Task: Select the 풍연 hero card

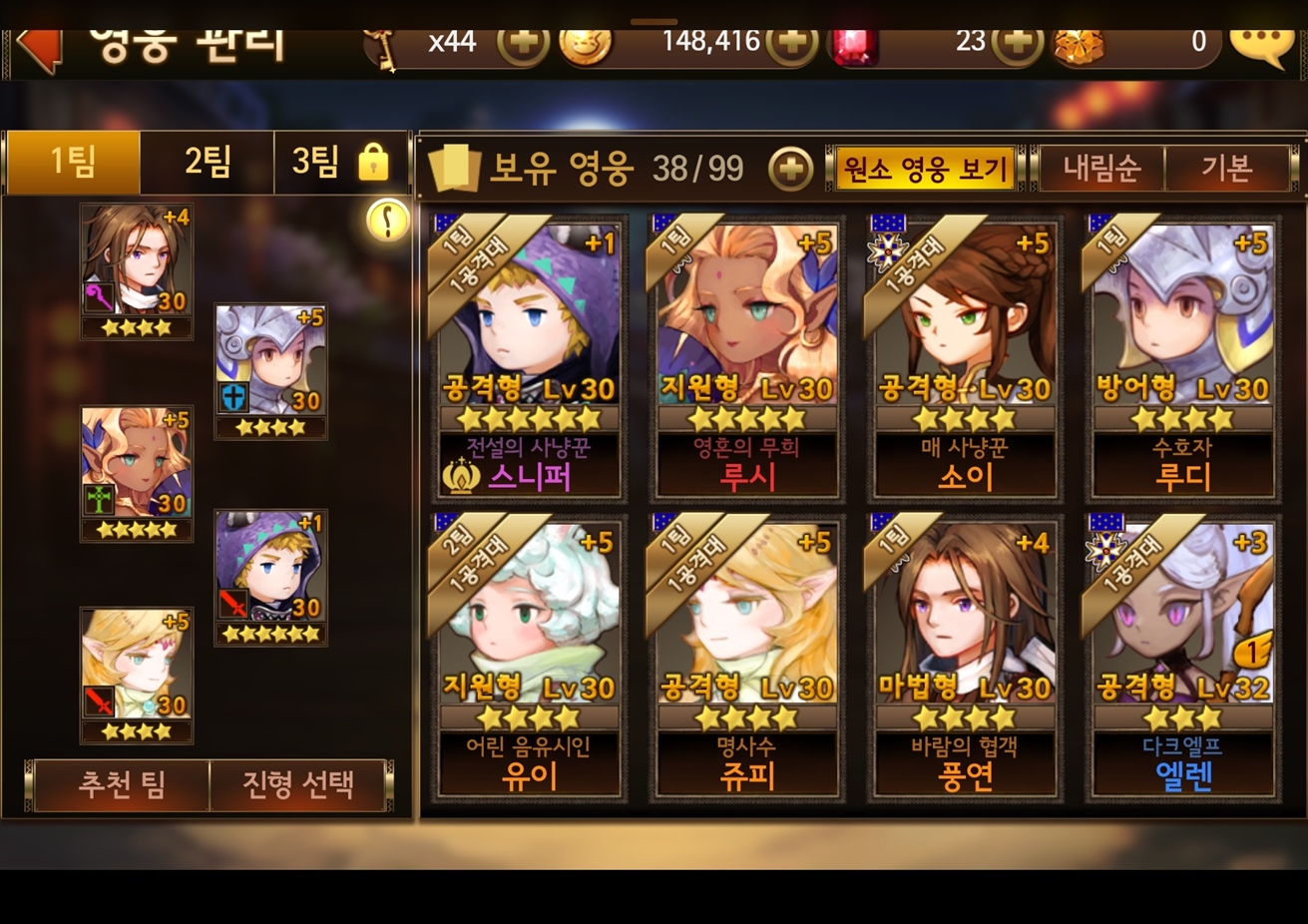Action: click(965, 657)
